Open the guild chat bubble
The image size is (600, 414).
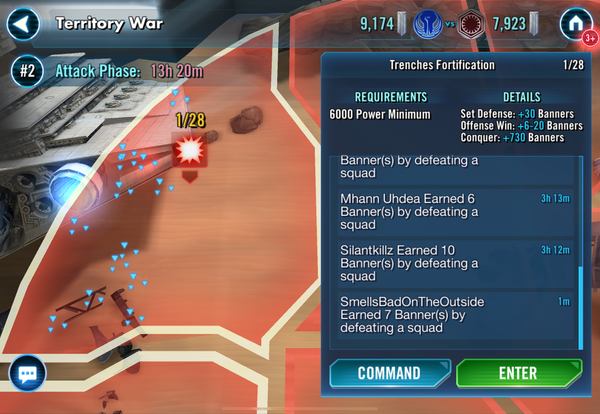point(27,374)
